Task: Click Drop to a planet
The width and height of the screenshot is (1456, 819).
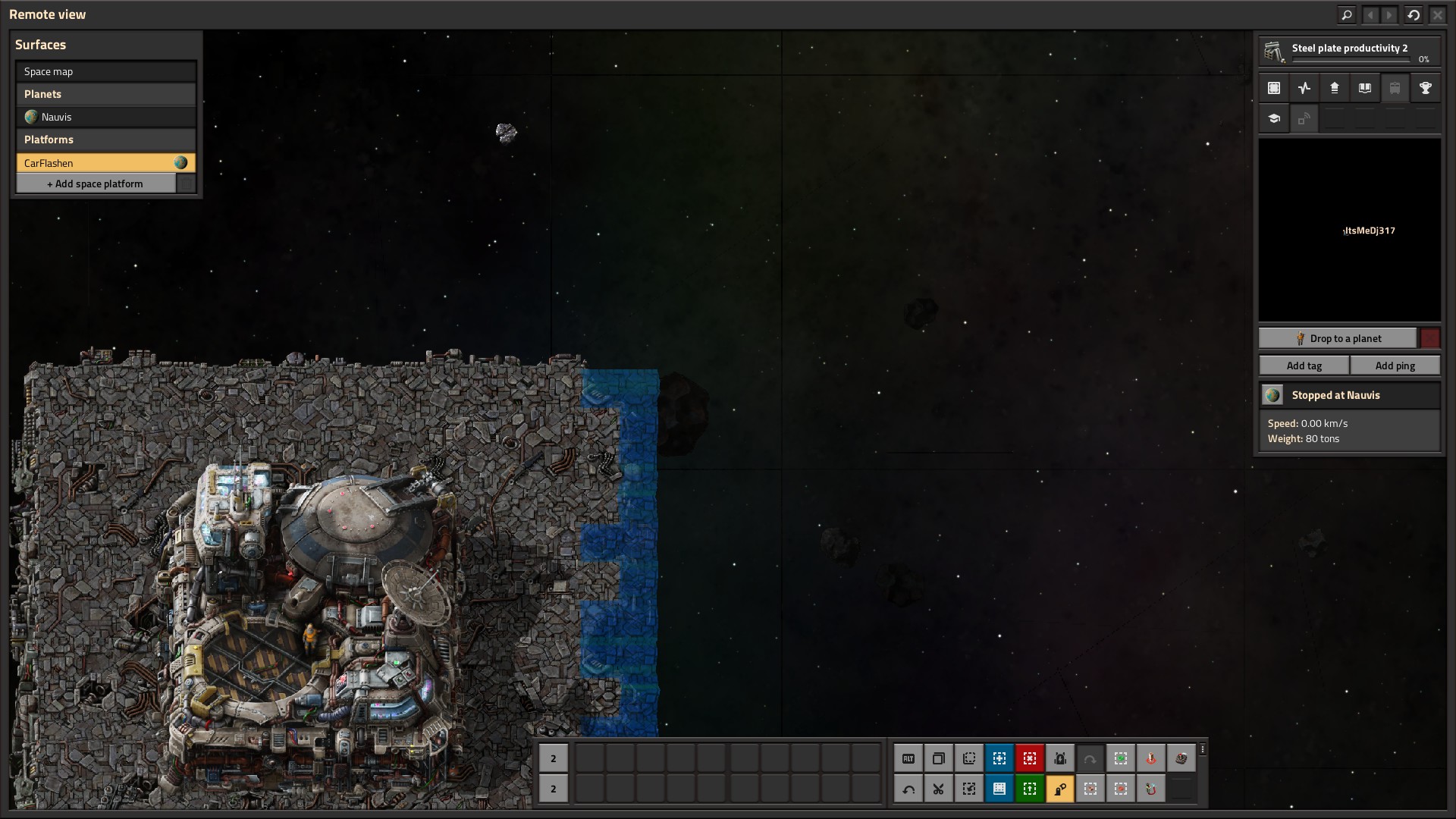Action: [x=1338, y=338]
